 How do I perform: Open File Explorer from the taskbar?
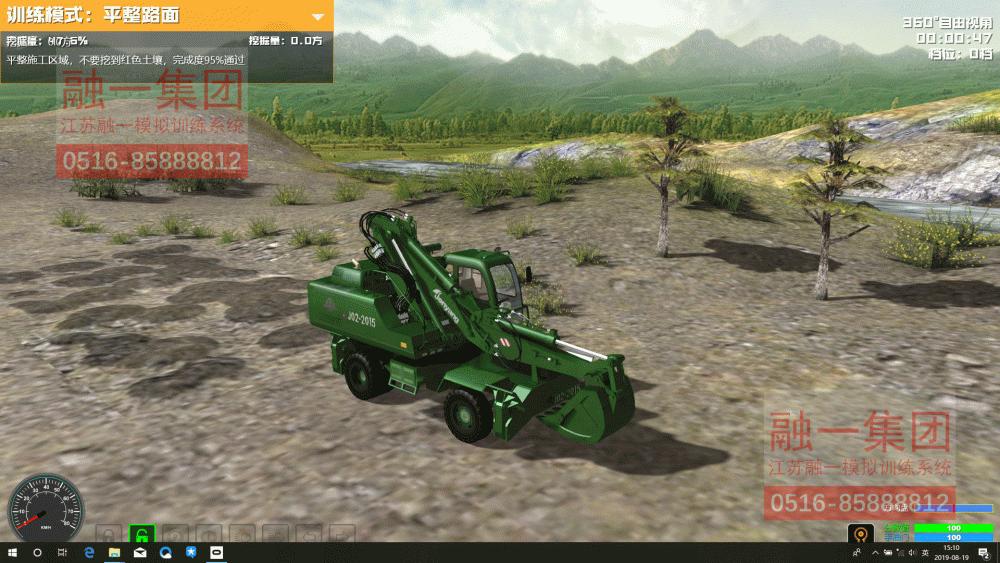click(114, 553)
